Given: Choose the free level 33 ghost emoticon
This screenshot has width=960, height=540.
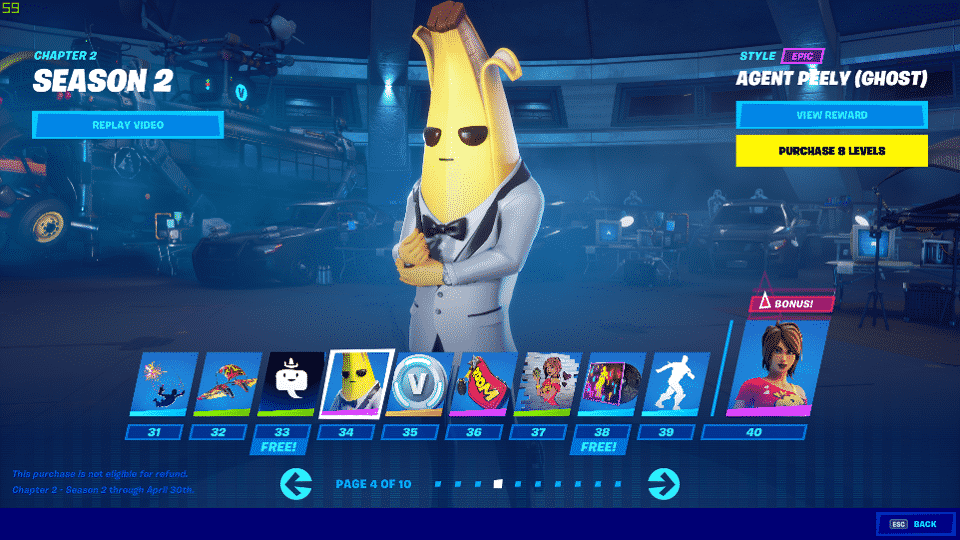Looking at the screenshot, I should click(290, 384).
